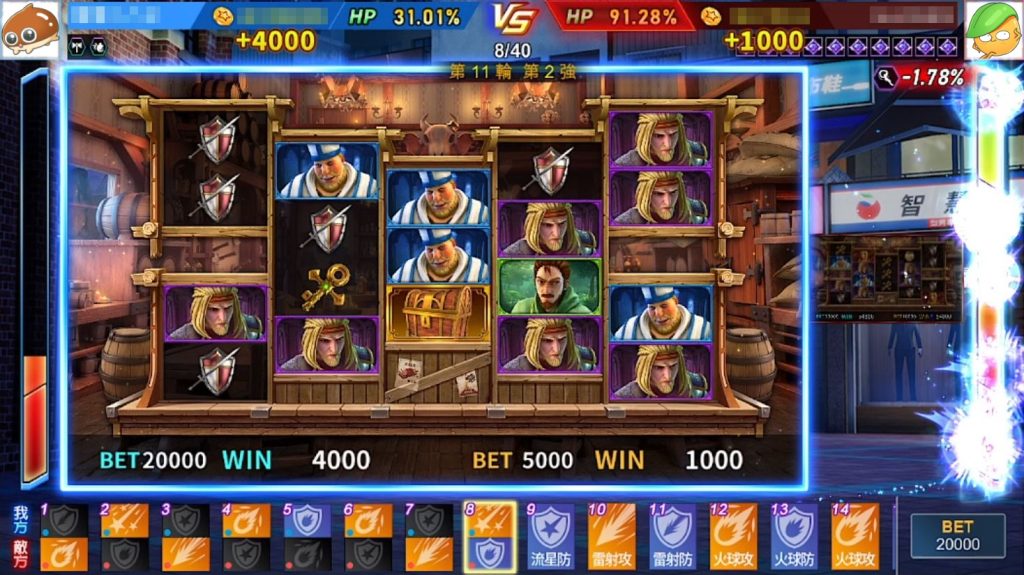Pick skill card 11 雷射防

pyautogui.click(x=672, y=536)
